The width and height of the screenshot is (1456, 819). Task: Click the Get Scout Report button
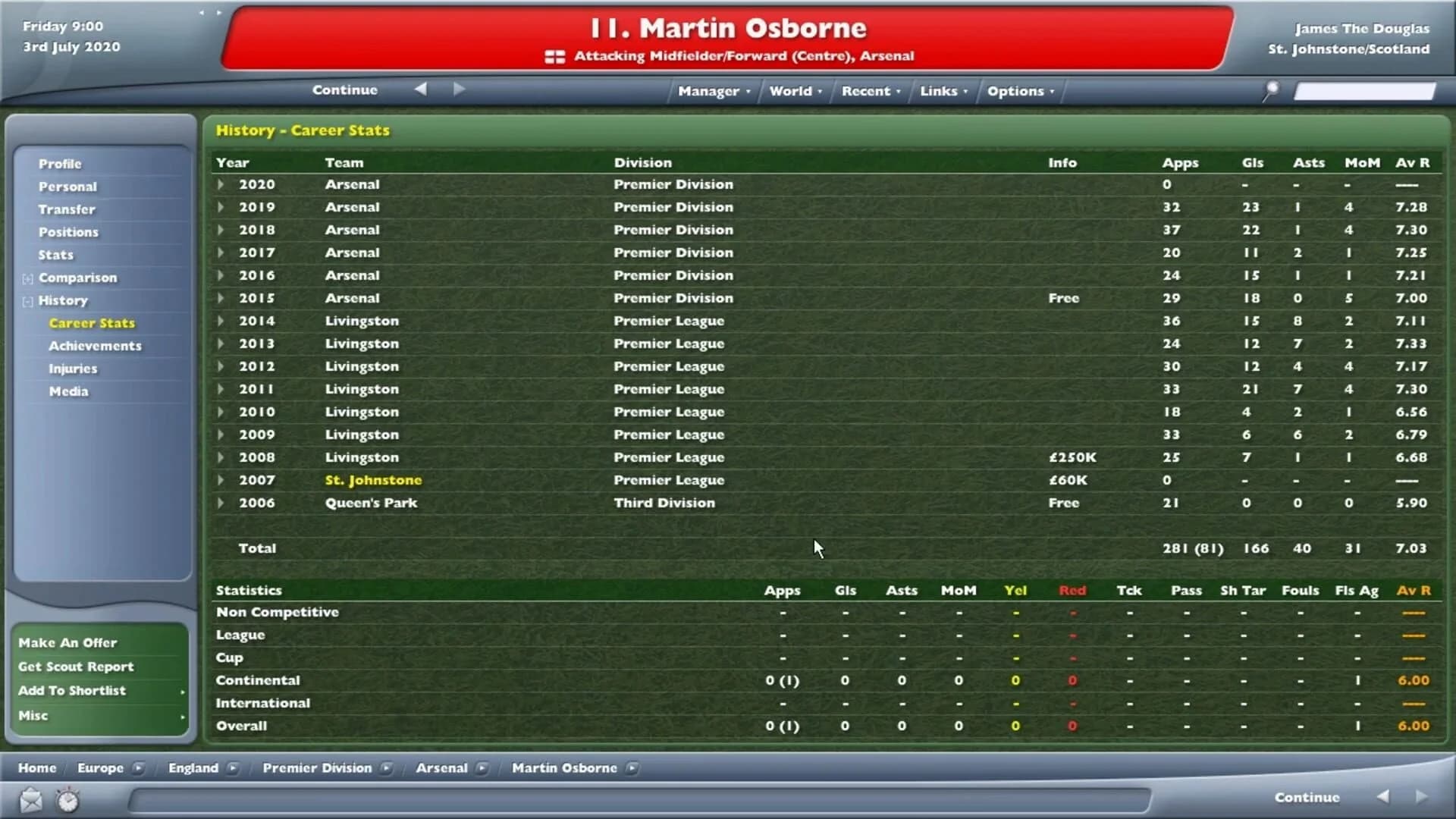(77, 666)
